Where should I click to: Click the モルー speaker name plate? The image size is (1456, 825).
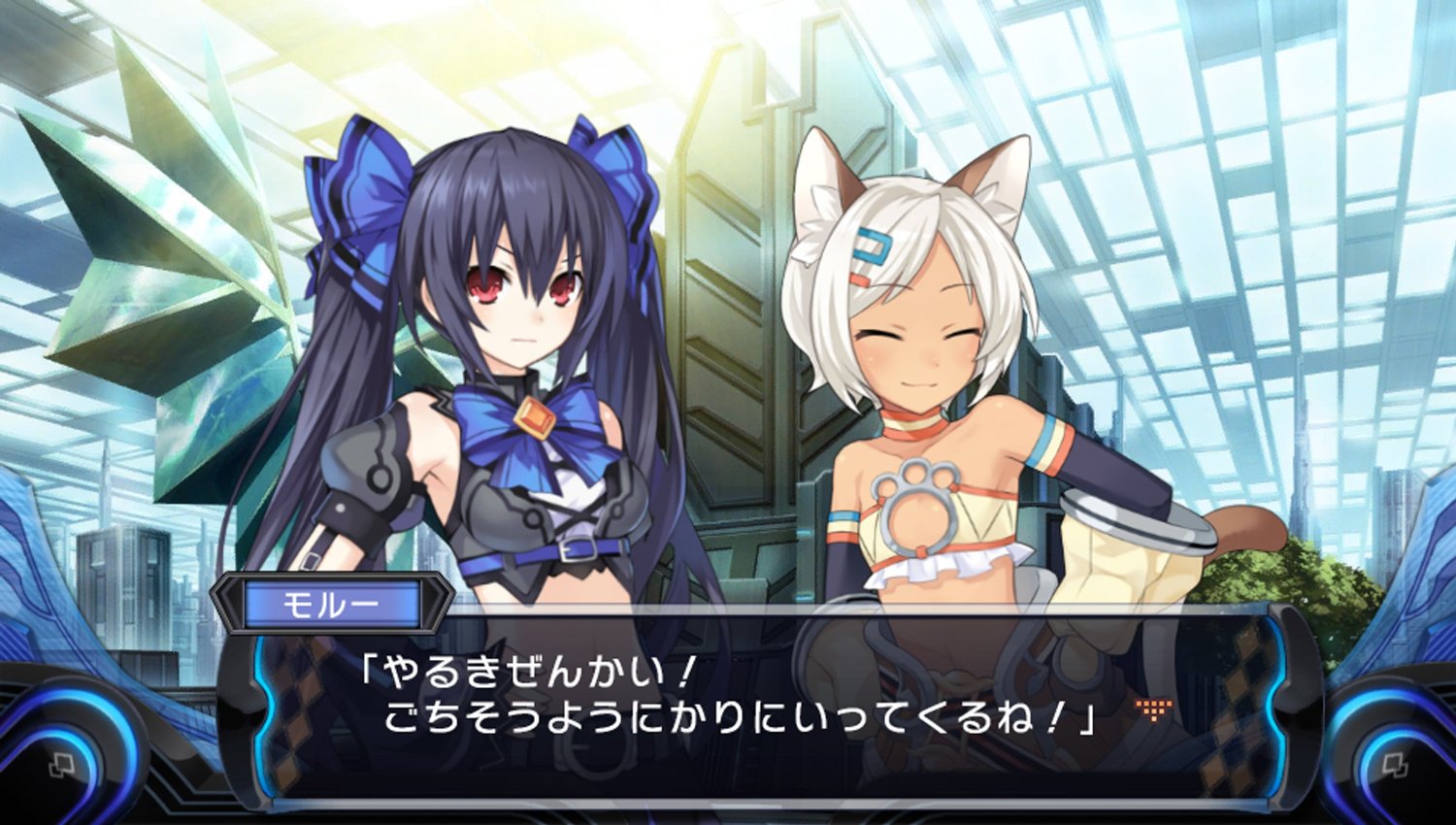[x=335, y=602]
